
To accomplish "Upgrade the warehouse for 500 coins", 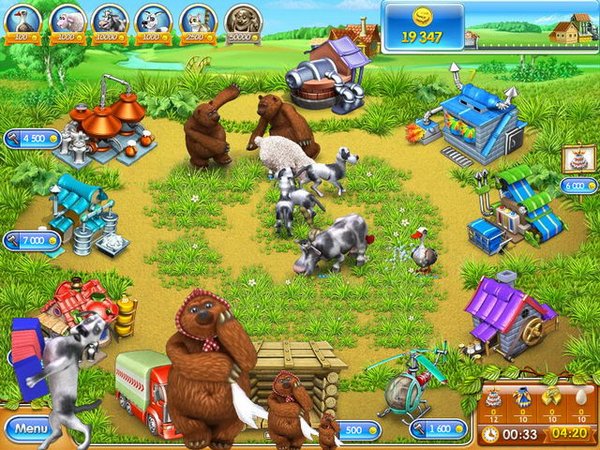I will coord(357,429).
